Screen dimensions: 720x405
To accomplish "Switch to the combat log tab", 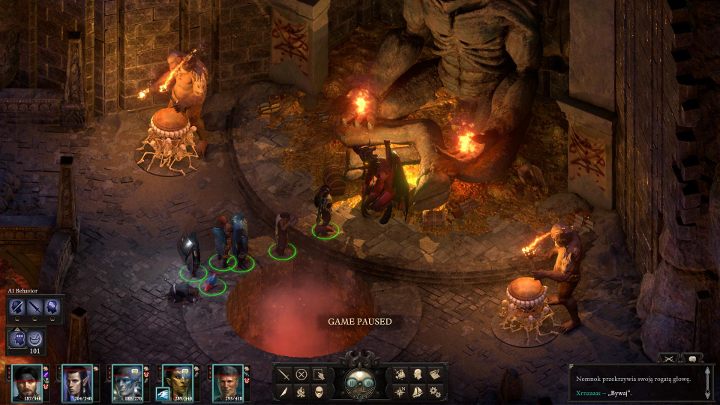I will [667, 357].
